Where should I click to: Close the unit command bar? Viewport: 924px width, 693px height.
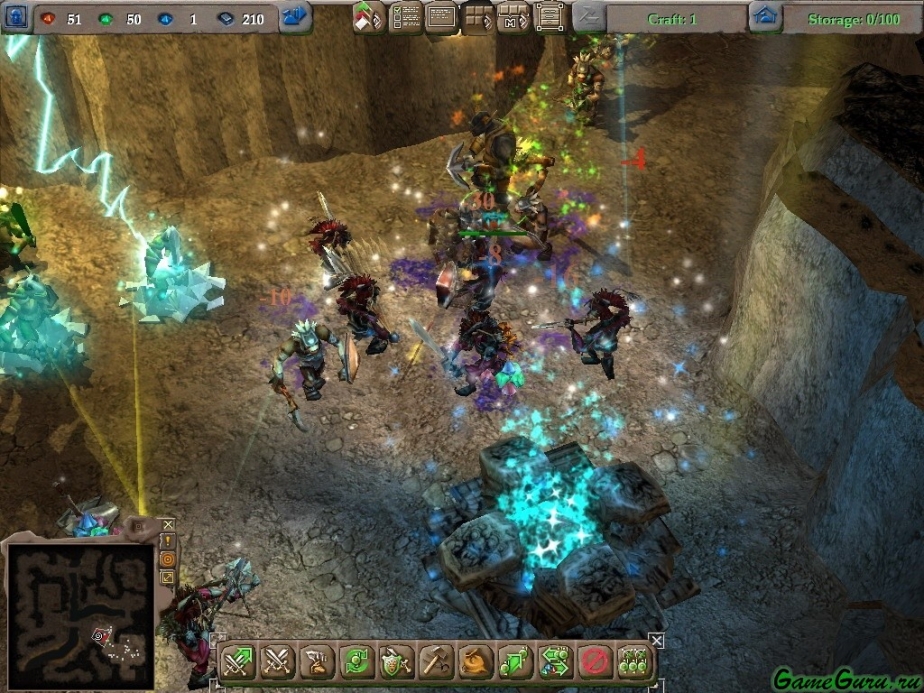[656, 639]
